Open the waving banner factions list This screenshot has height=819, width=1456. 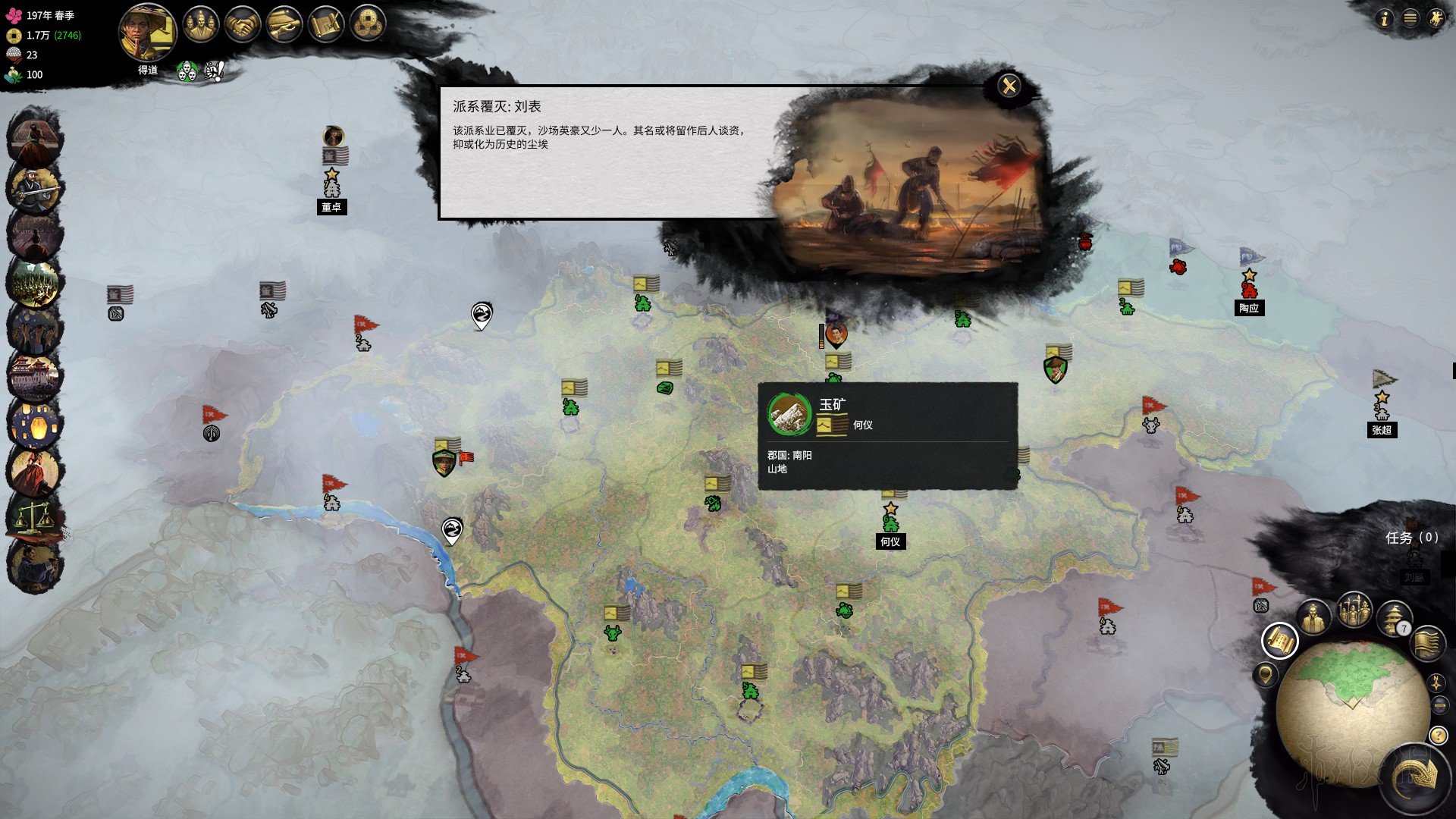tap(1427, 643)
